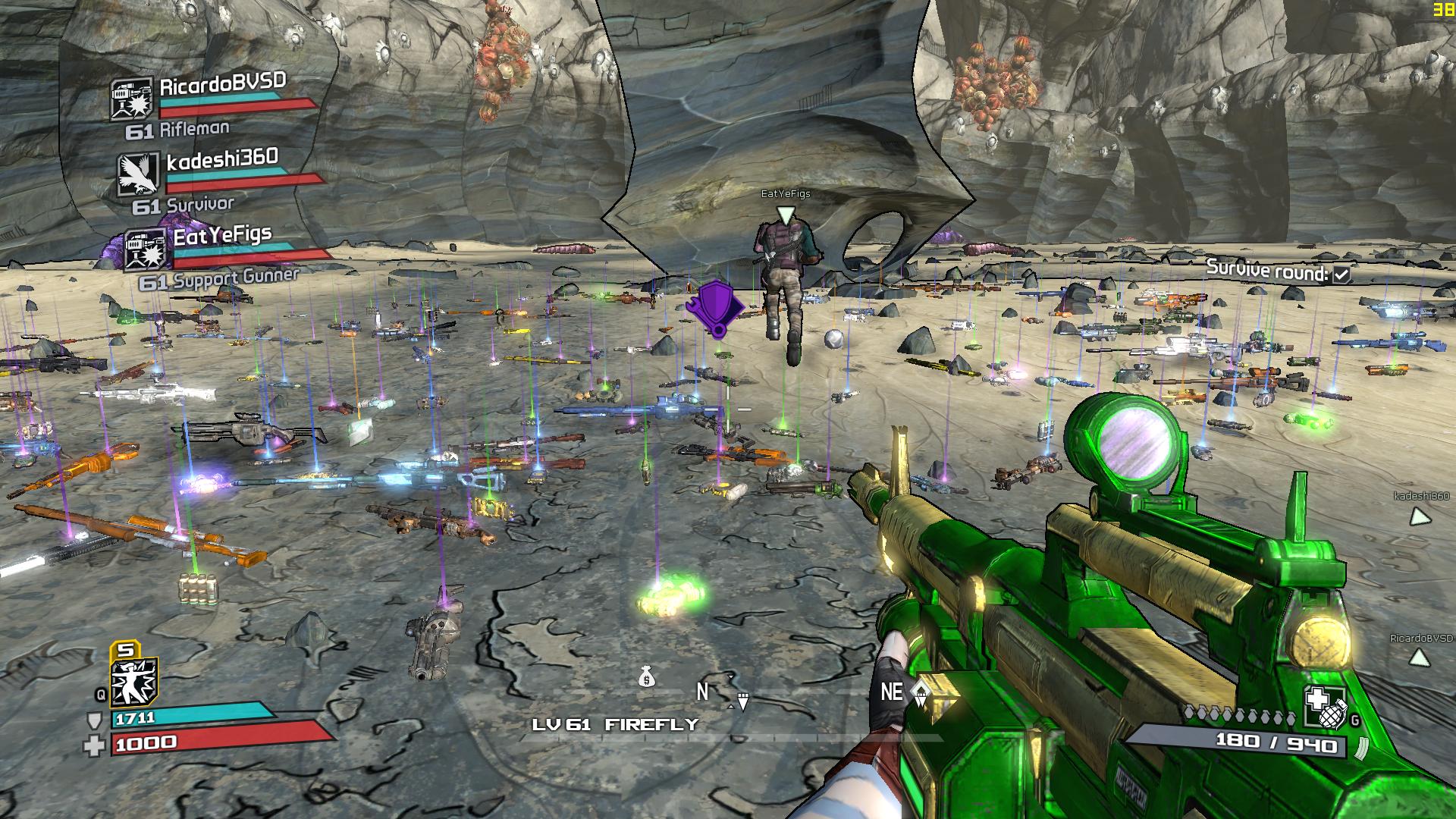Image resolution: width=1456 pixels, height=819 pixels.
Task: Select EatYeFigs' Support Gunner class icon
Action: 146,249
